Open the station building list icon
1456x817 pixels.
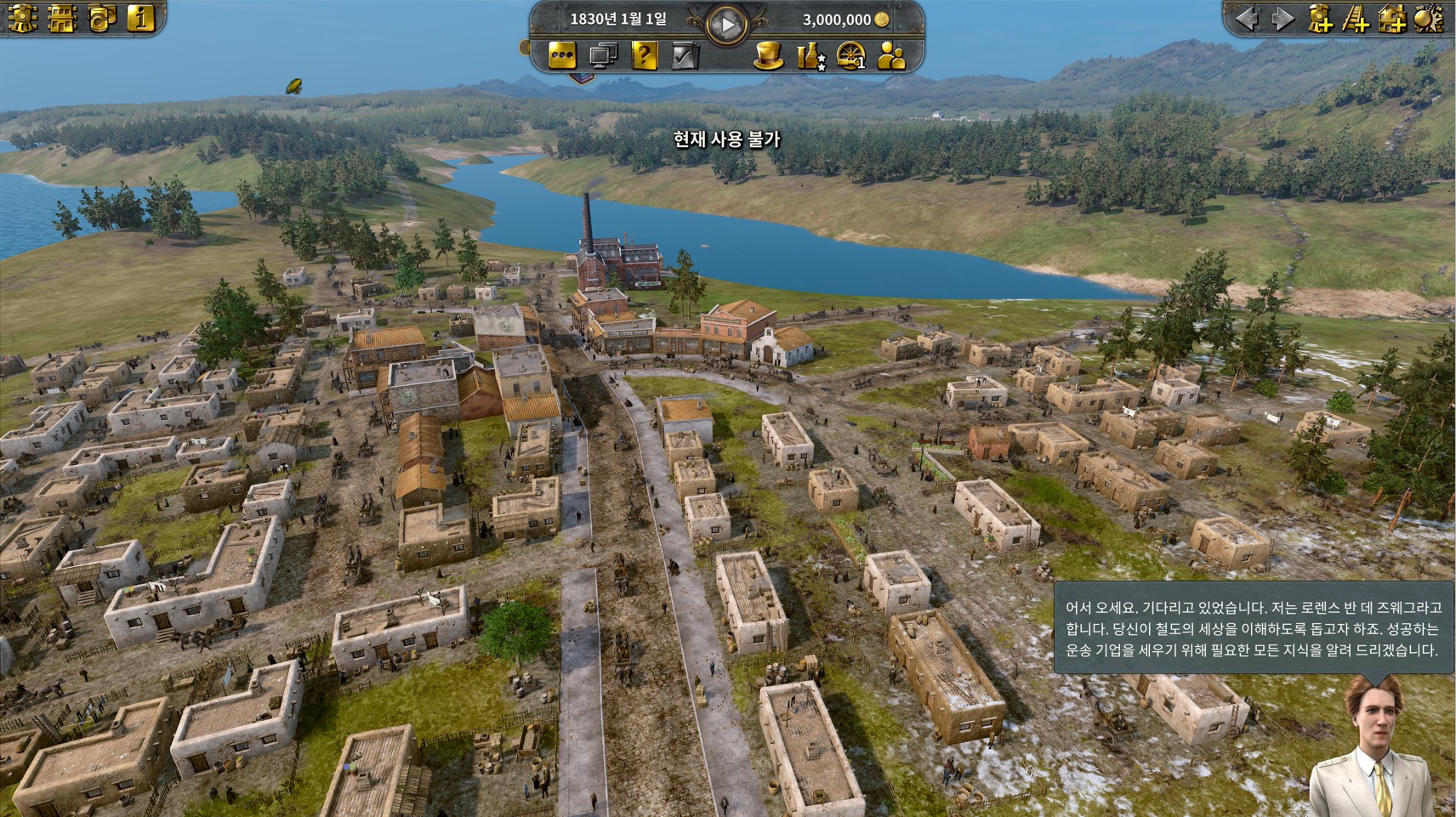tap(62, 19)
